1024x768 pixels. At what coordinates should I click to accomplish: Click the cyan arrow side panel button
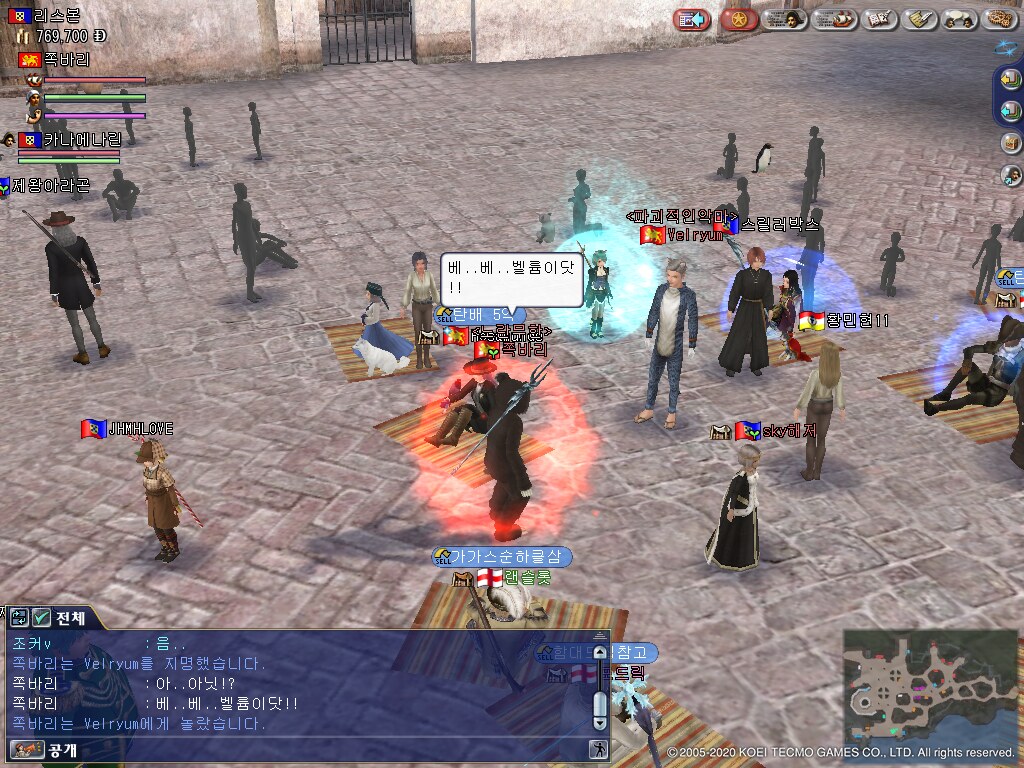pos(1010,110)
